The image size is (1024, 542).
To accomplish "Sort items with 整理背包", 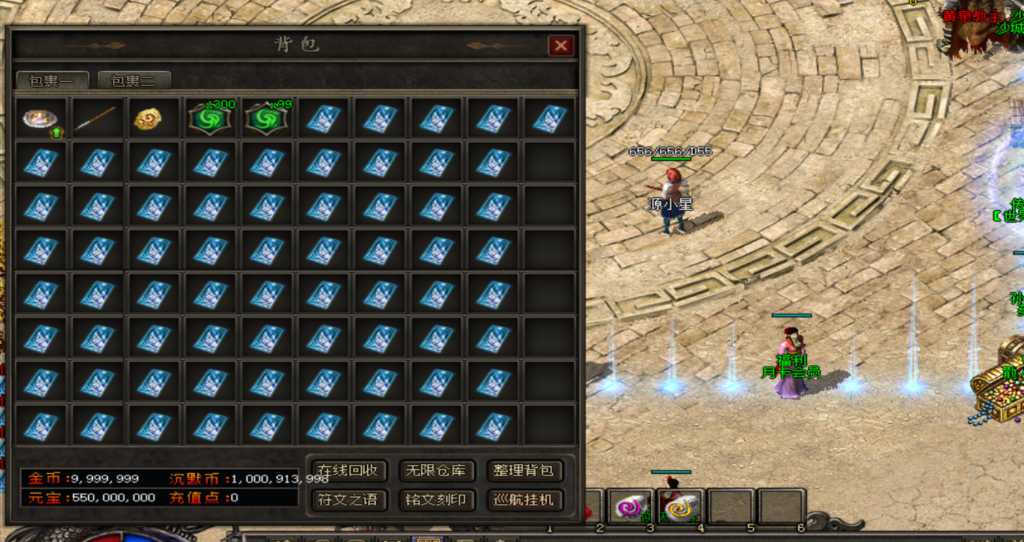I will tap(523, 470).
